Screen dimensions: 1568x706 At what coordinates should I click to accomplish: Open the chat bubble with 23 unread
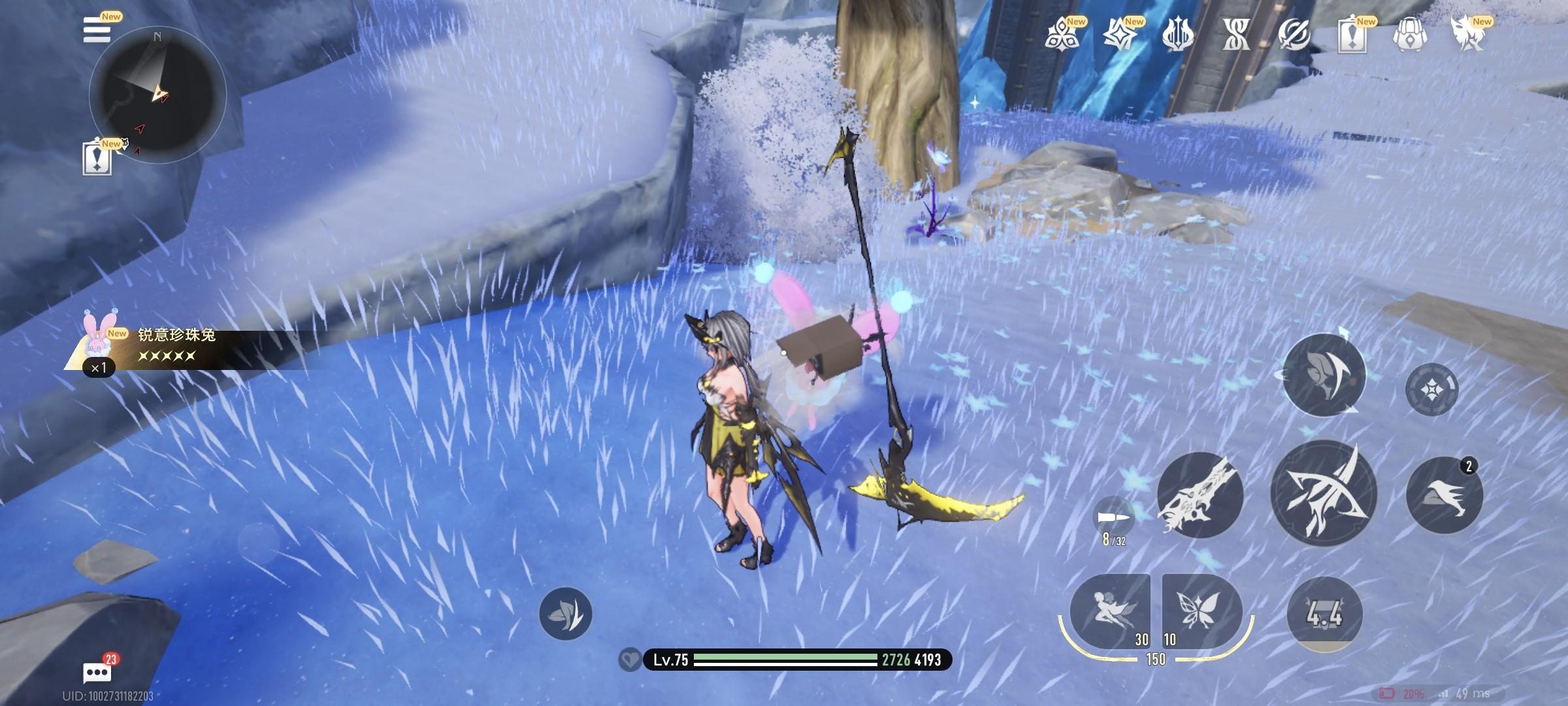tap(97, 672)
